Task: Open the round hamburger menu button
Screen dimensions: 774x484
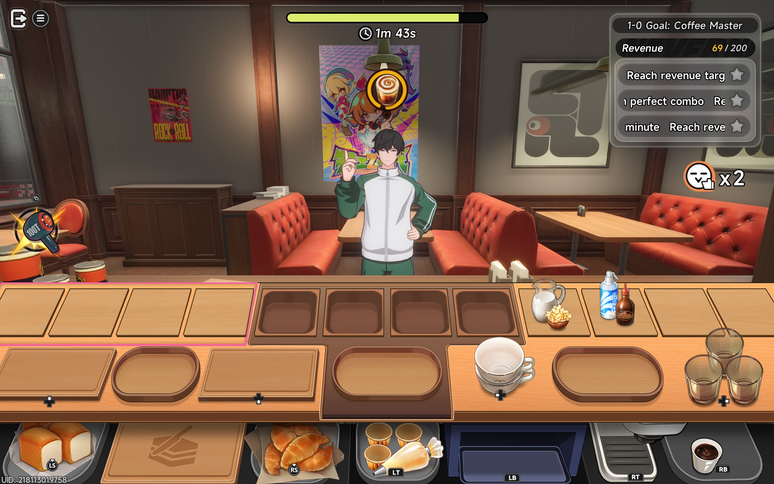Action: pos(40,17)
